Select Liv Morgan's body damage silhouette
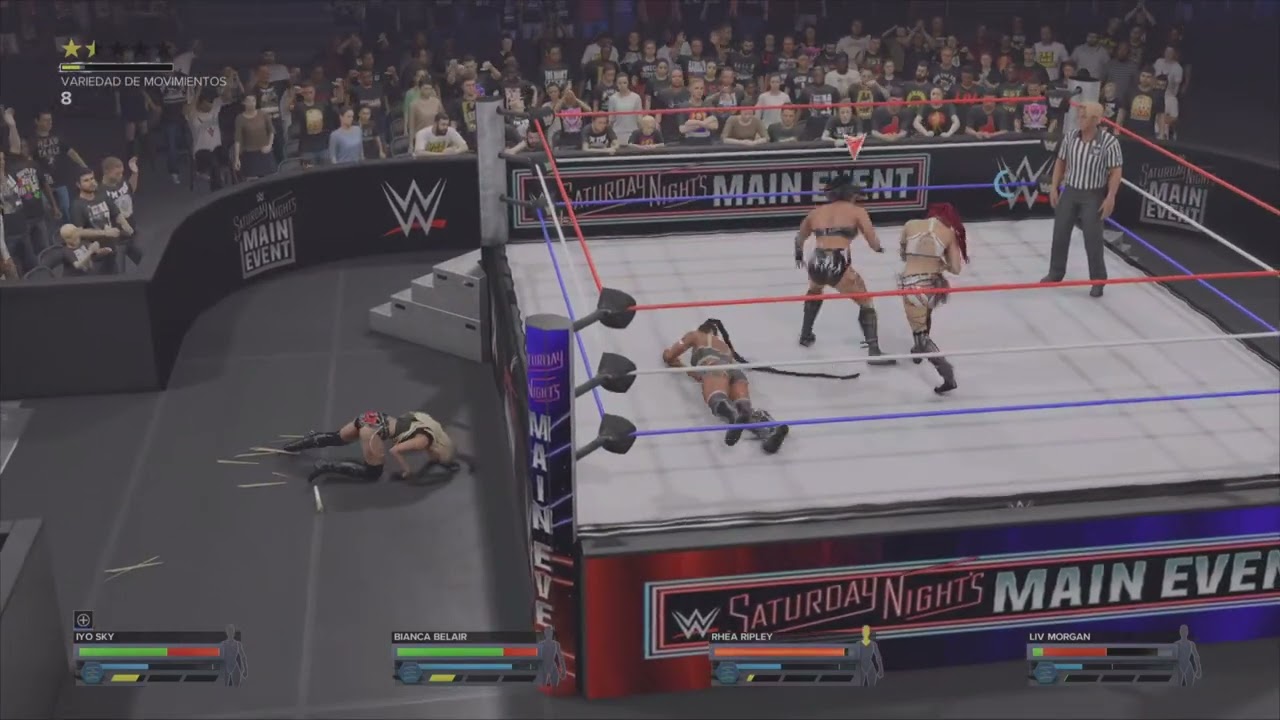This screenshot has height=720, width=1280. pyautogui.click(x=1186, y=655)
